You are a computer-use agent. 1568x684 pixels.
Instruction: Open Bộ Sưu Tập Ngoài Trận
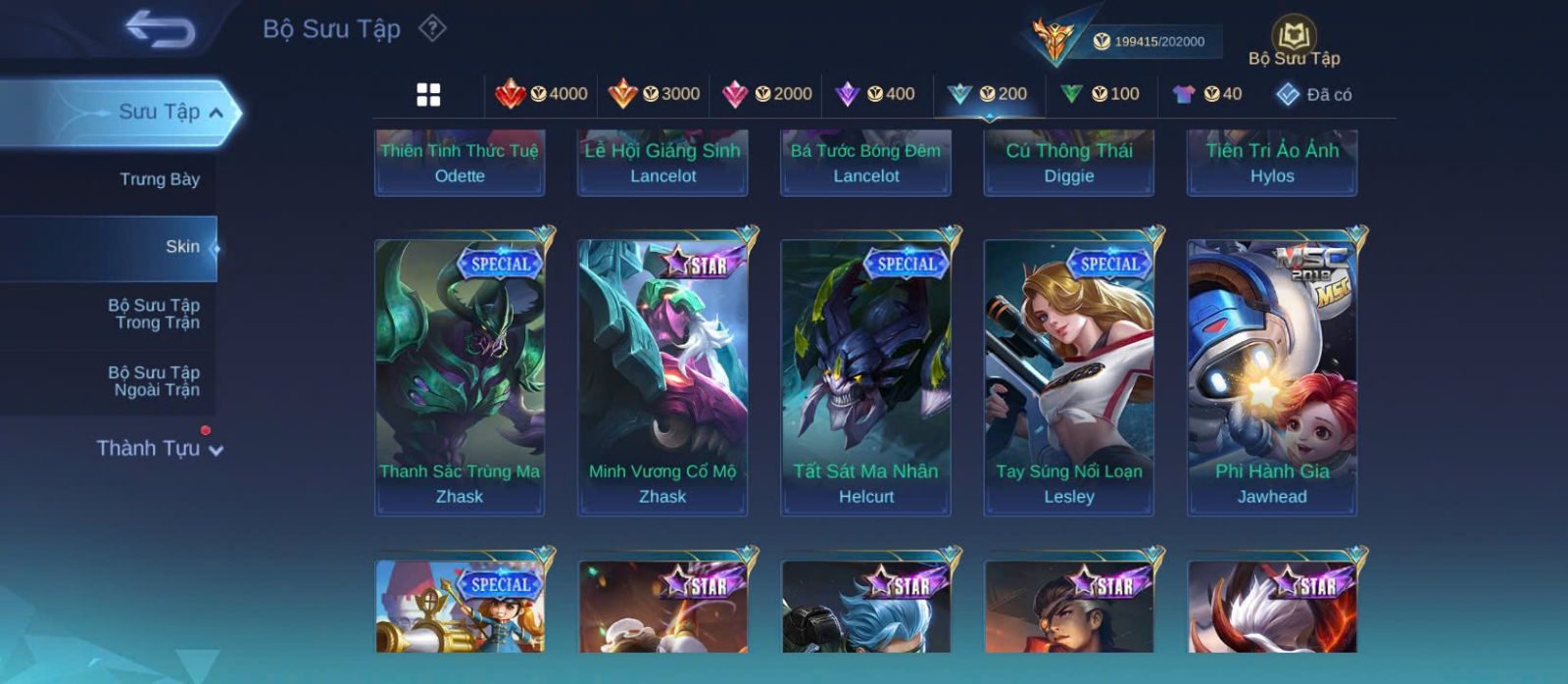tap(154, 381)
